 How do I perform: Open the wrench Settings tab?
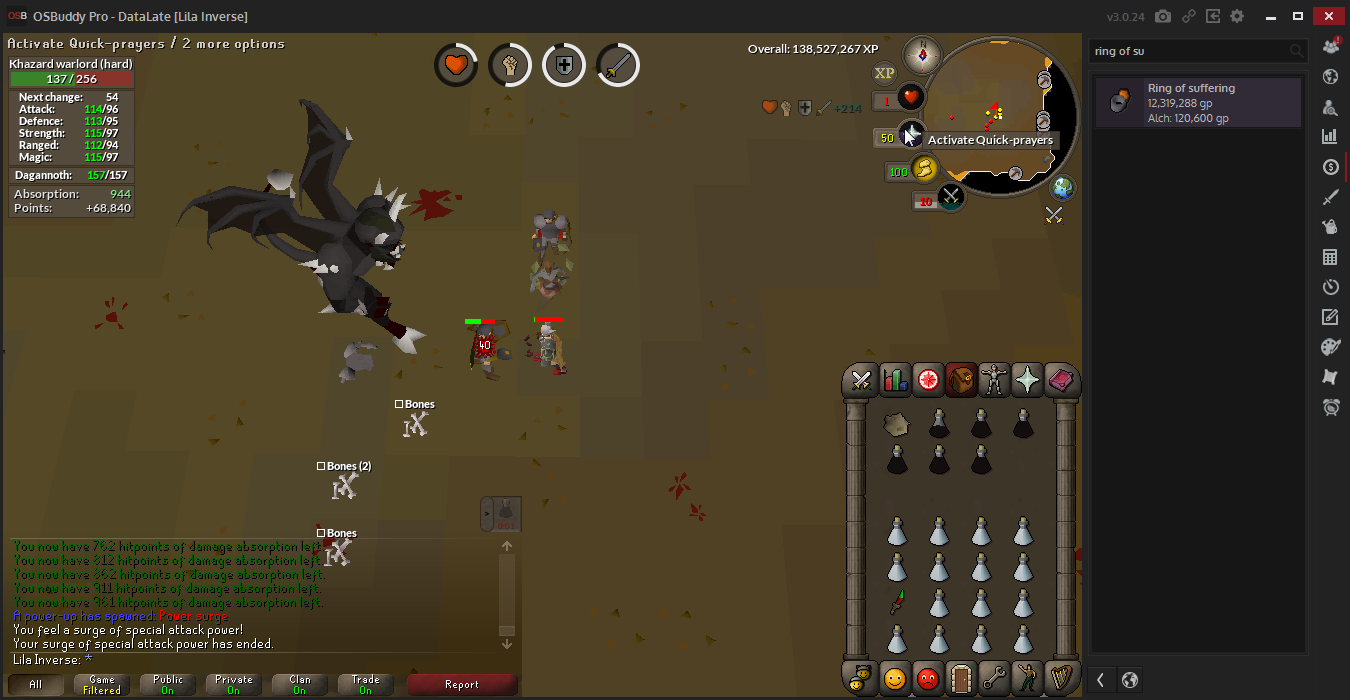(x=994, y=678)
